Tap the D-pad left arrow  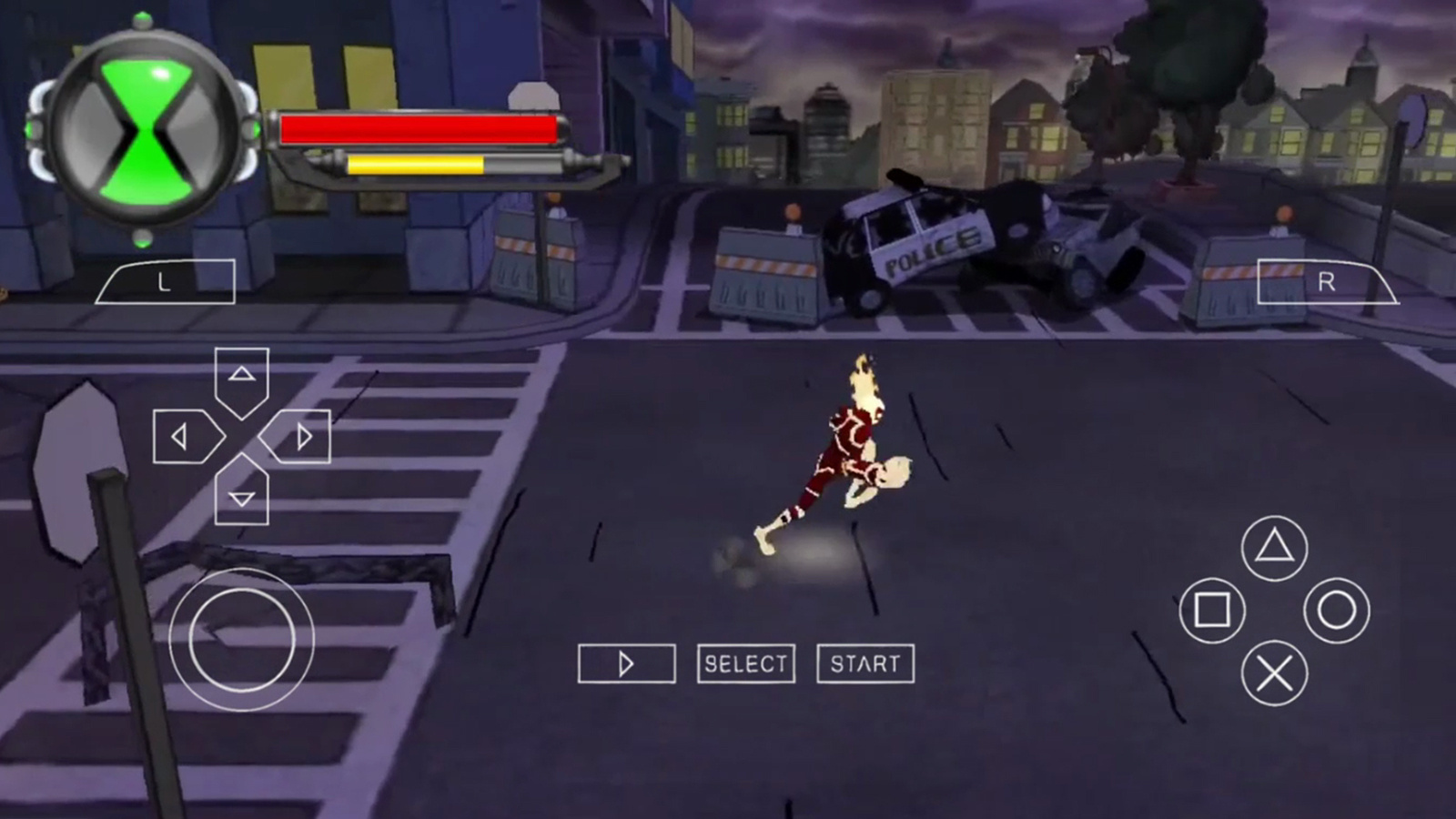coord(185,438)
